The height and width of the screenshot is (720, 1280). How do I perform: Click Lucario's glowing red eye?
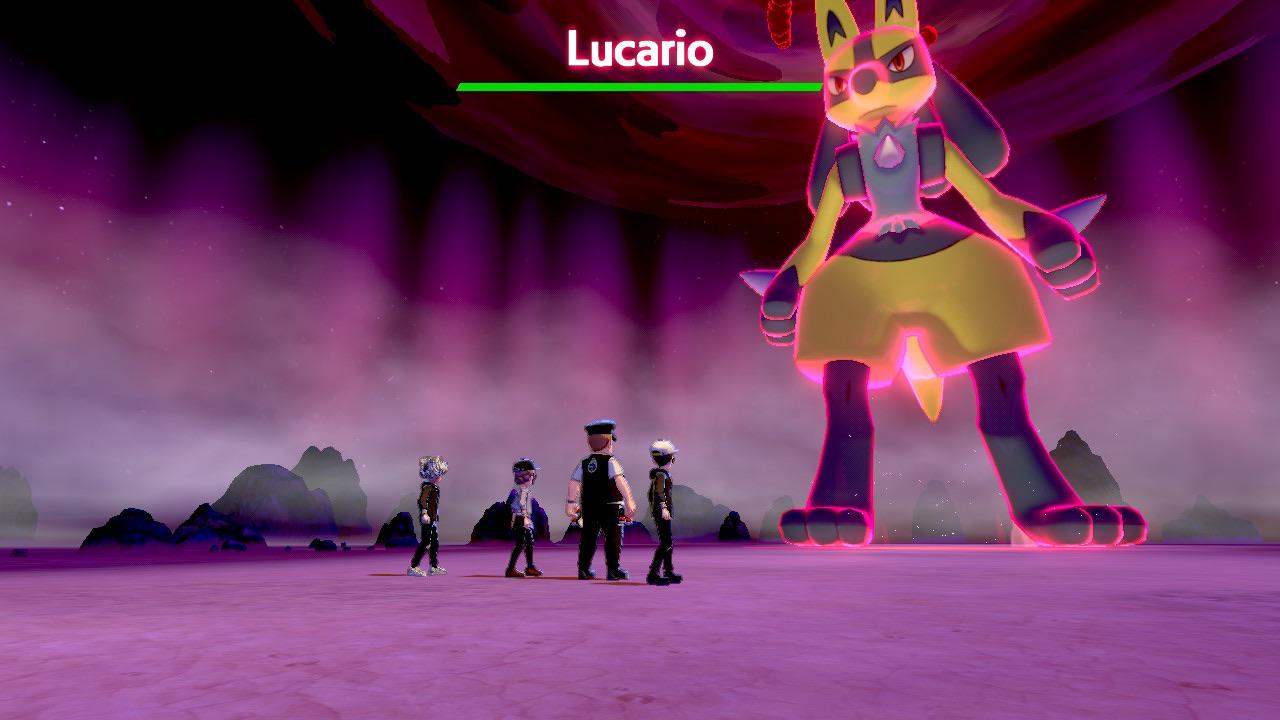900,58
